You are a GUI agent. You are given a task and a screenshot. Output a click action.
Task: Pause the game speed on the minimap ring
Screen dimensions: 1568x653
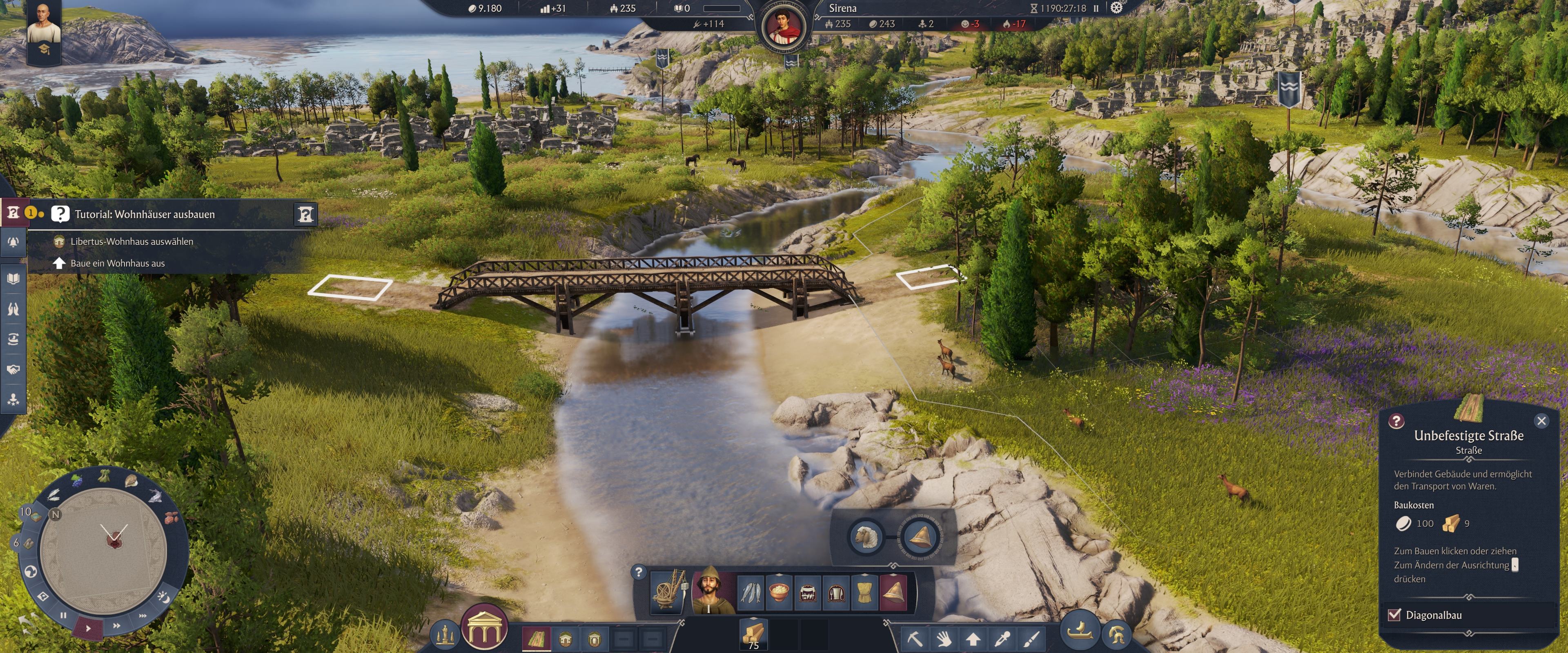(x=63, y=615)
